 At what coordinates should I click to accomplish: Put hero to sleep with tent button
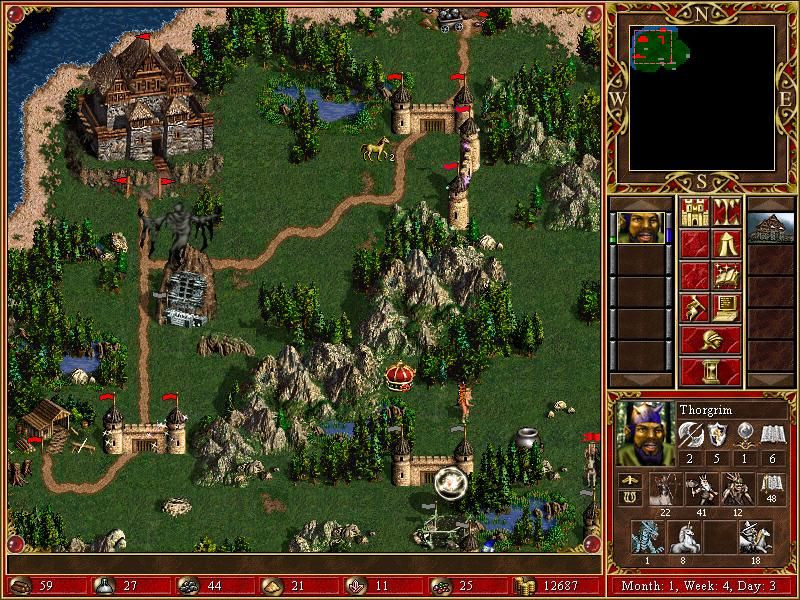[726, 242]
